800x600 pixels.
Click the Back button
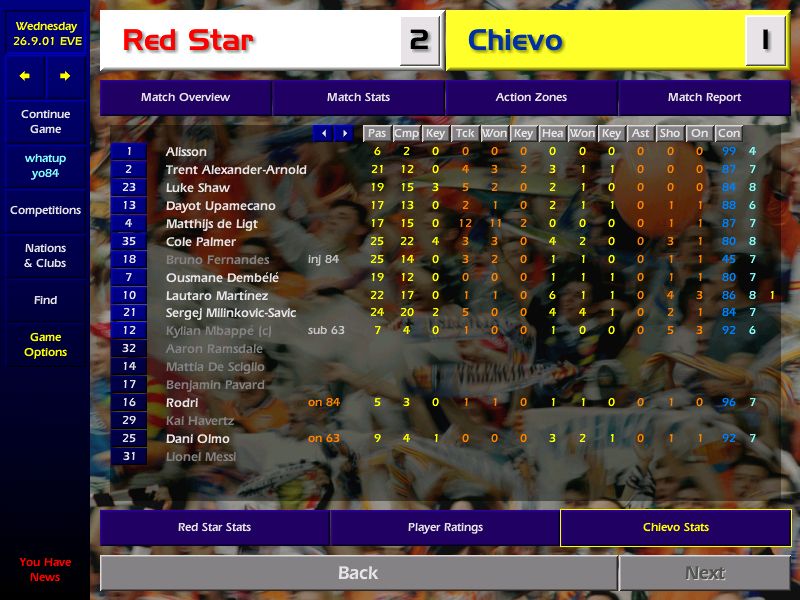[358, 573]
